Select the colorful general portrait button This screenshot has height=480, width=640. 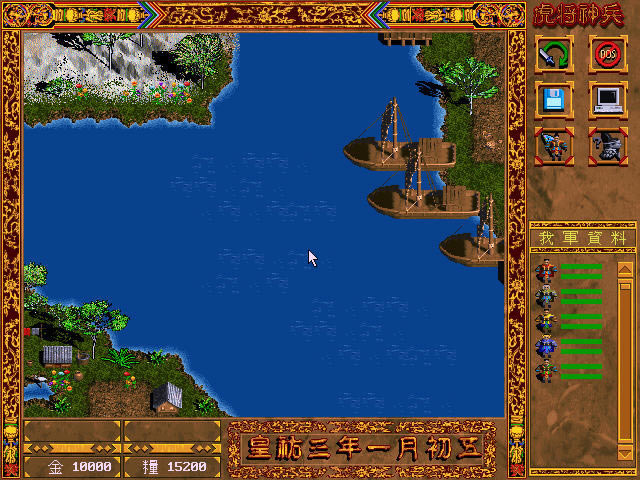(x=554, y=144)
